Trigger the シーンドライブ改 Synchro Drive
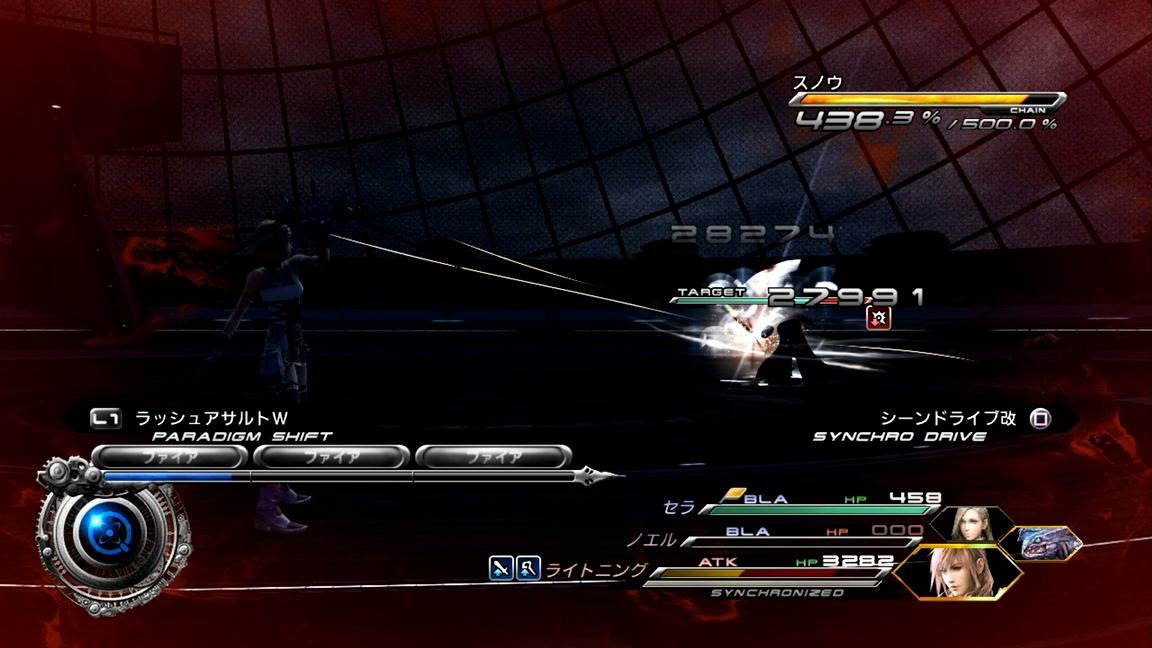1152x648 pixels. tap(948, 418)
